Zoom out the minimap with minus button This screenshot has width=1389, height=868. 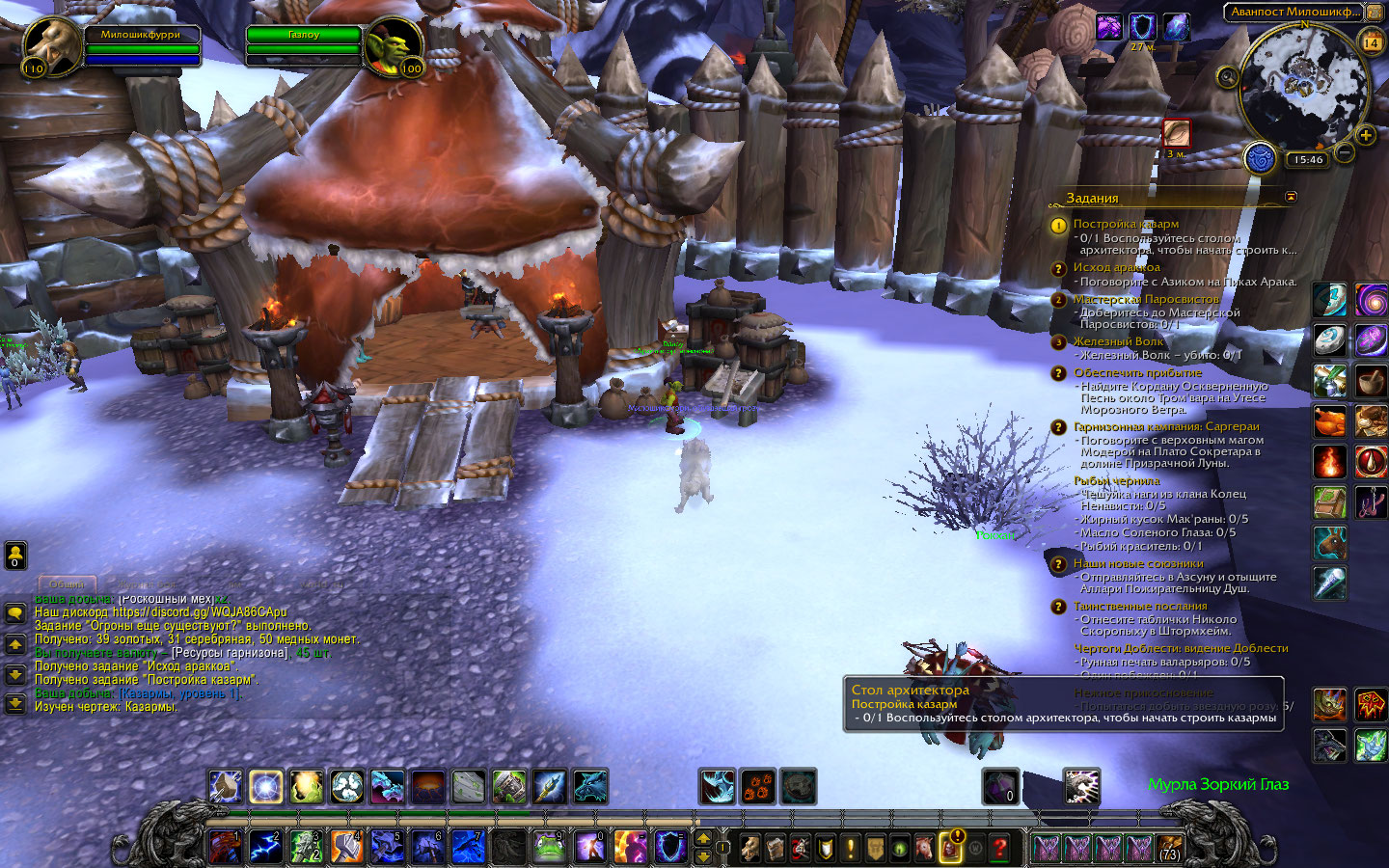coord(1345,152)
